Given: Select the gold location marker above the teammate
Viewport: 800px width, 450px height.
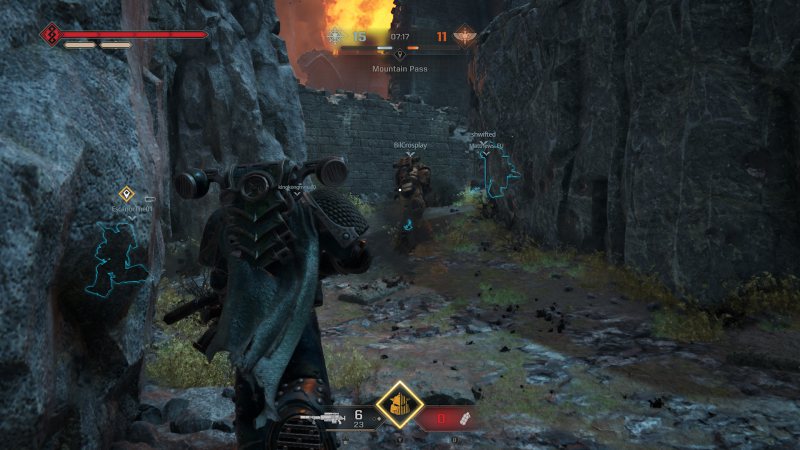Looking at the screenshot, I should tap(127, 194).
